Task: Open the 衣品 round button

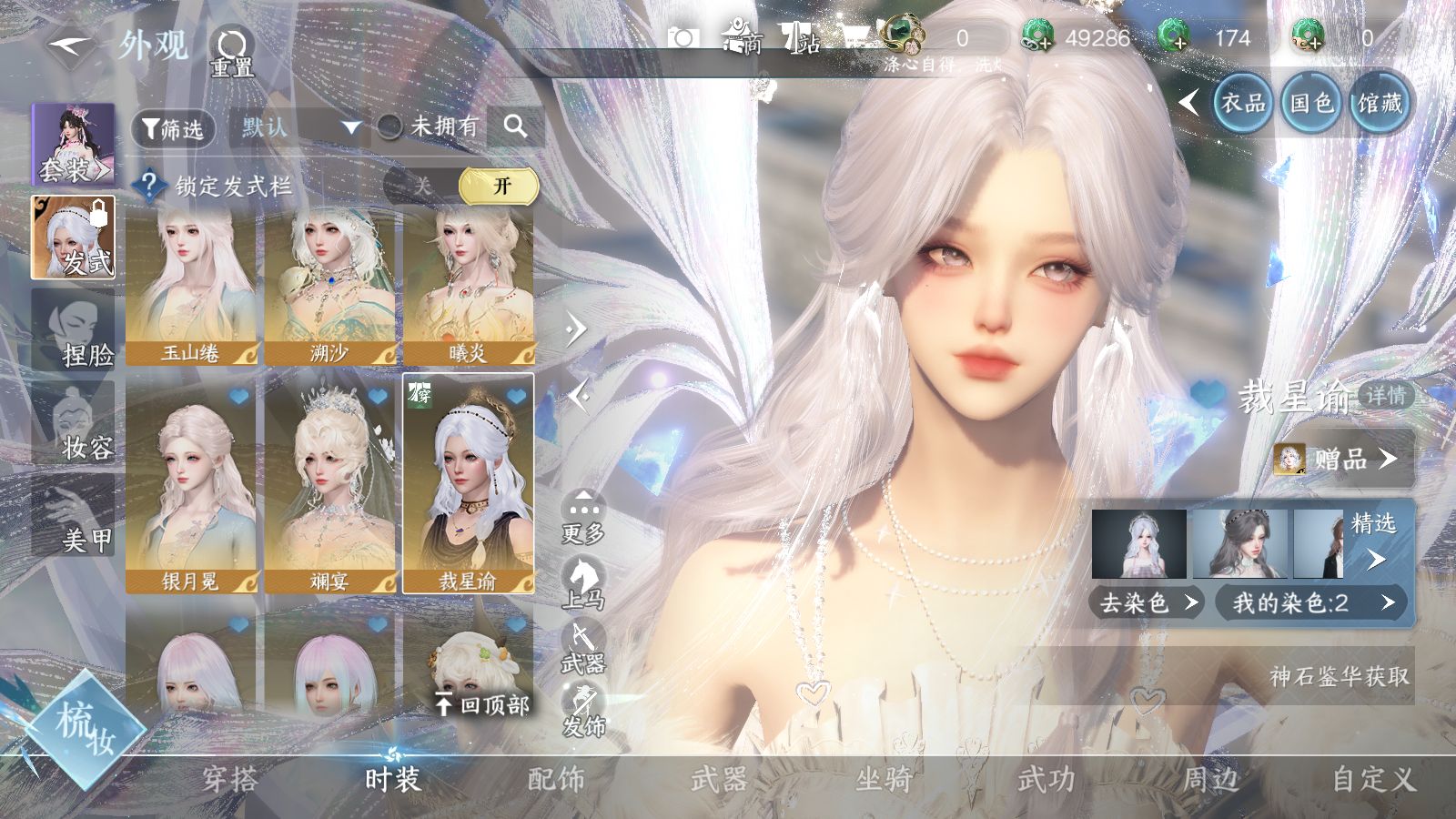Action: (x=1242, y=103)
